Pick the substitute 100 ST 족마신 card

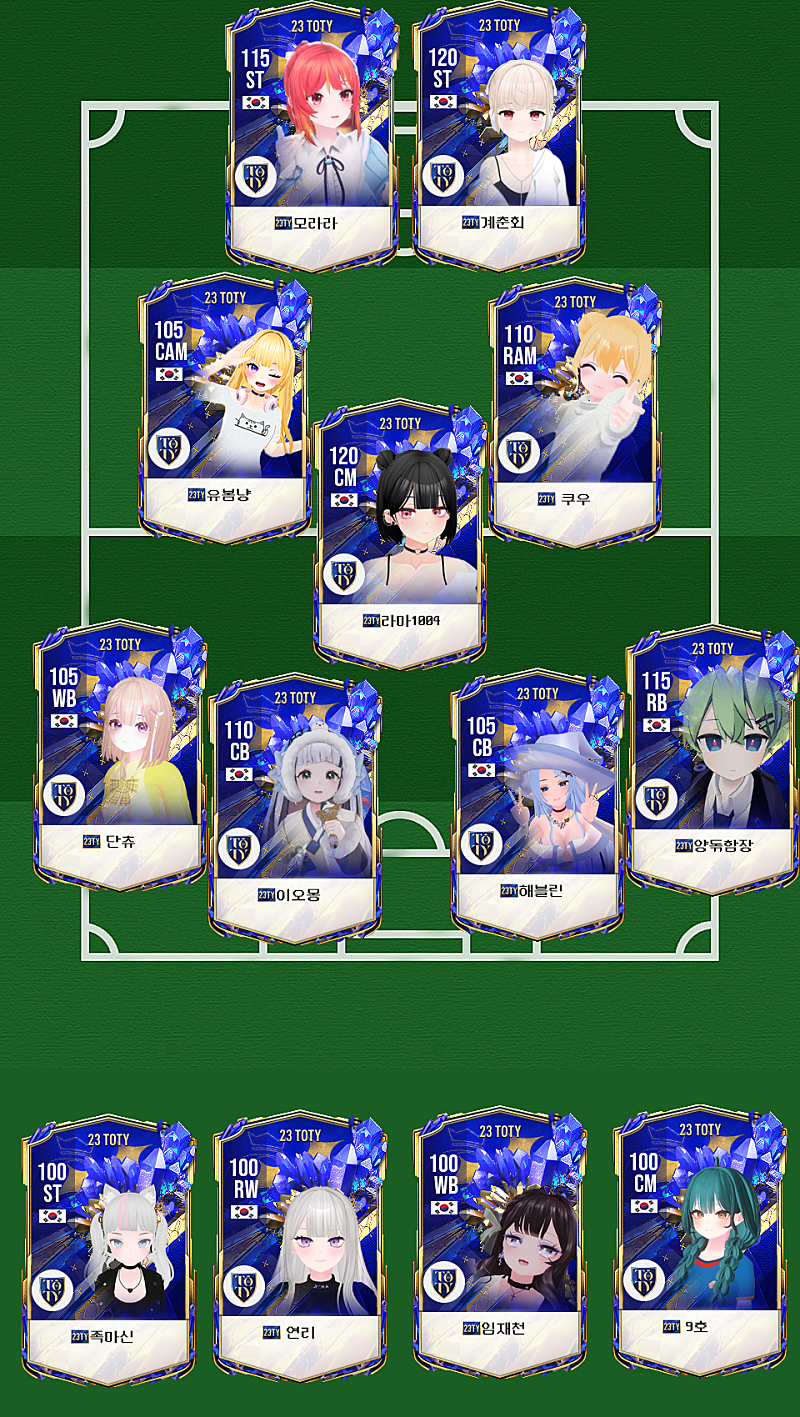[x=108, y=1250]
